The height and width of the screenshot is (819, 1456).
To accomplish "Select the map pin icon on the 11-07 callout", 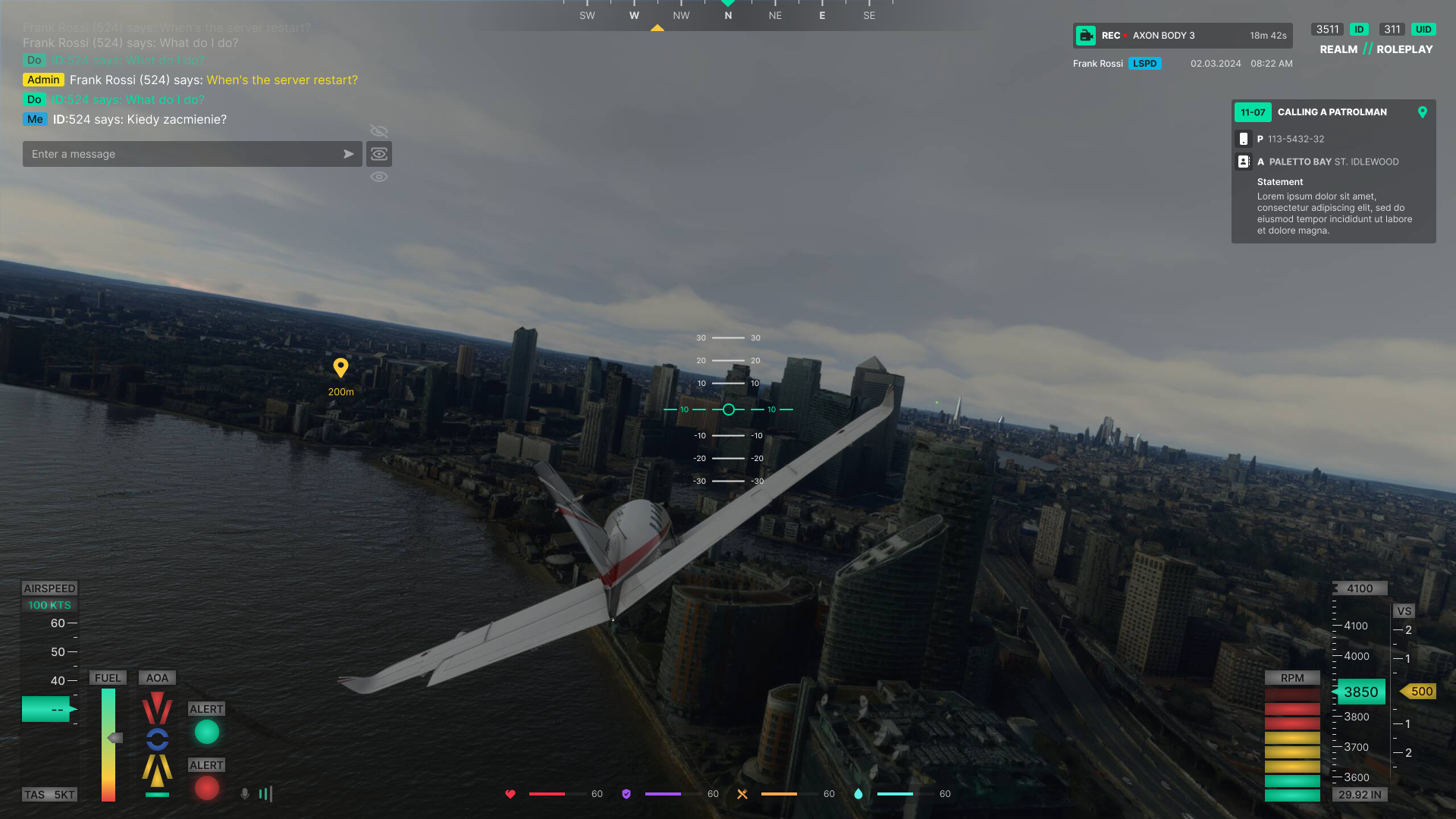I will tap(1423, 112).
